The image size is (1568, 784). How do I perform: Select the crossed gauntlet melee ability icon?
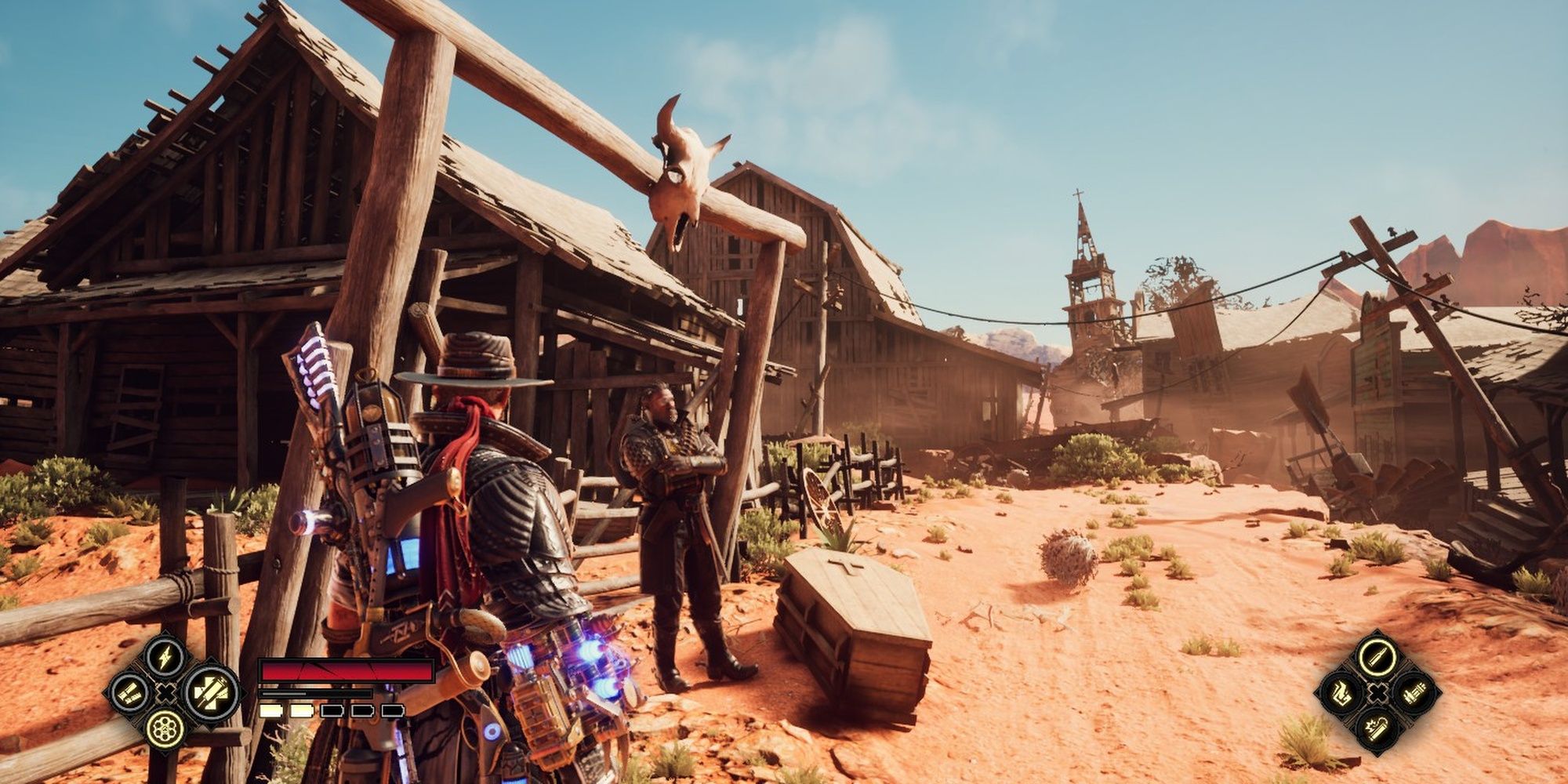[x=210, y=694]
